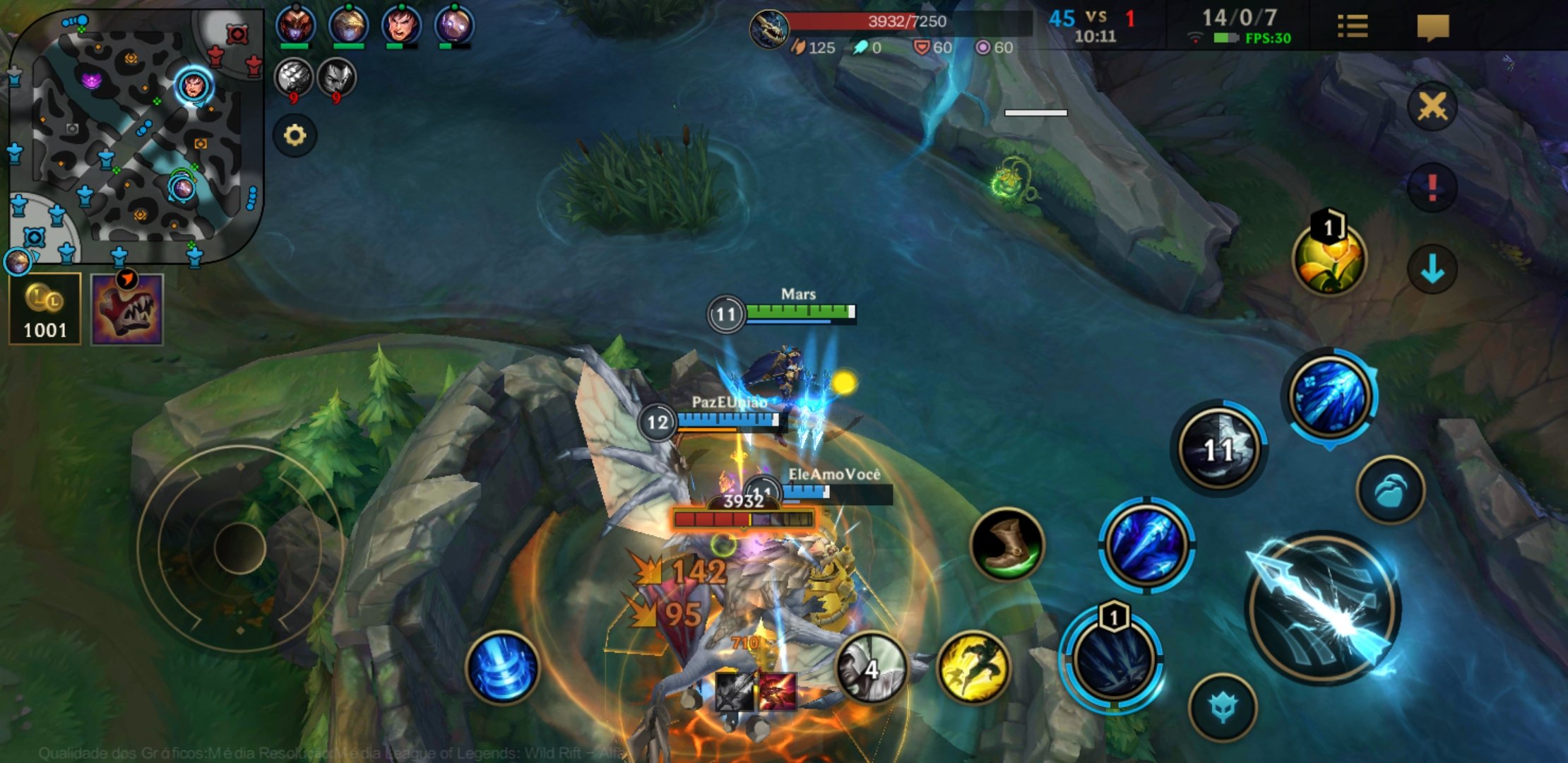1568x763 pixels.
Task: Send the red exclamation danger ping
Action: point(1432,187)
